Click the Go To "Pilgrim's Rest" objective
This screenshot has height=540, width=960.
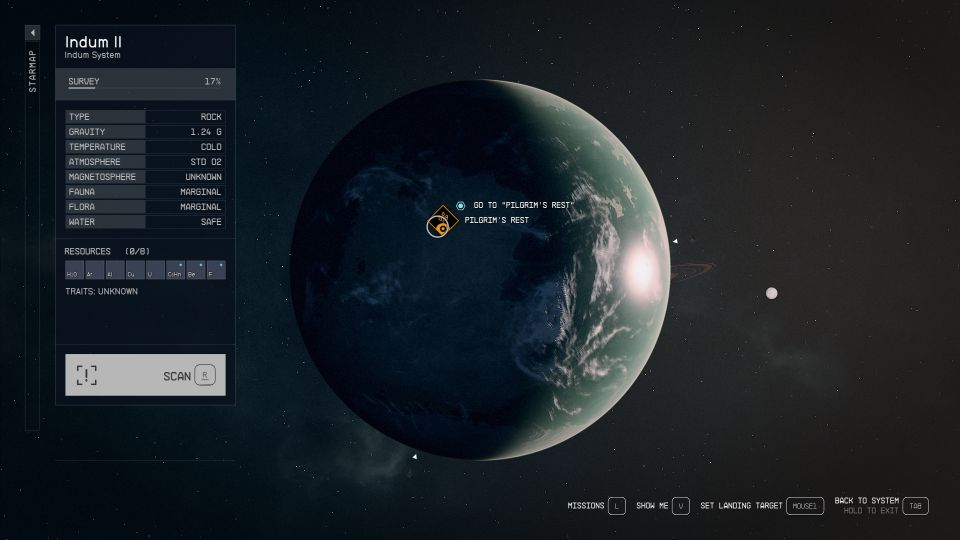pos(522,206)
